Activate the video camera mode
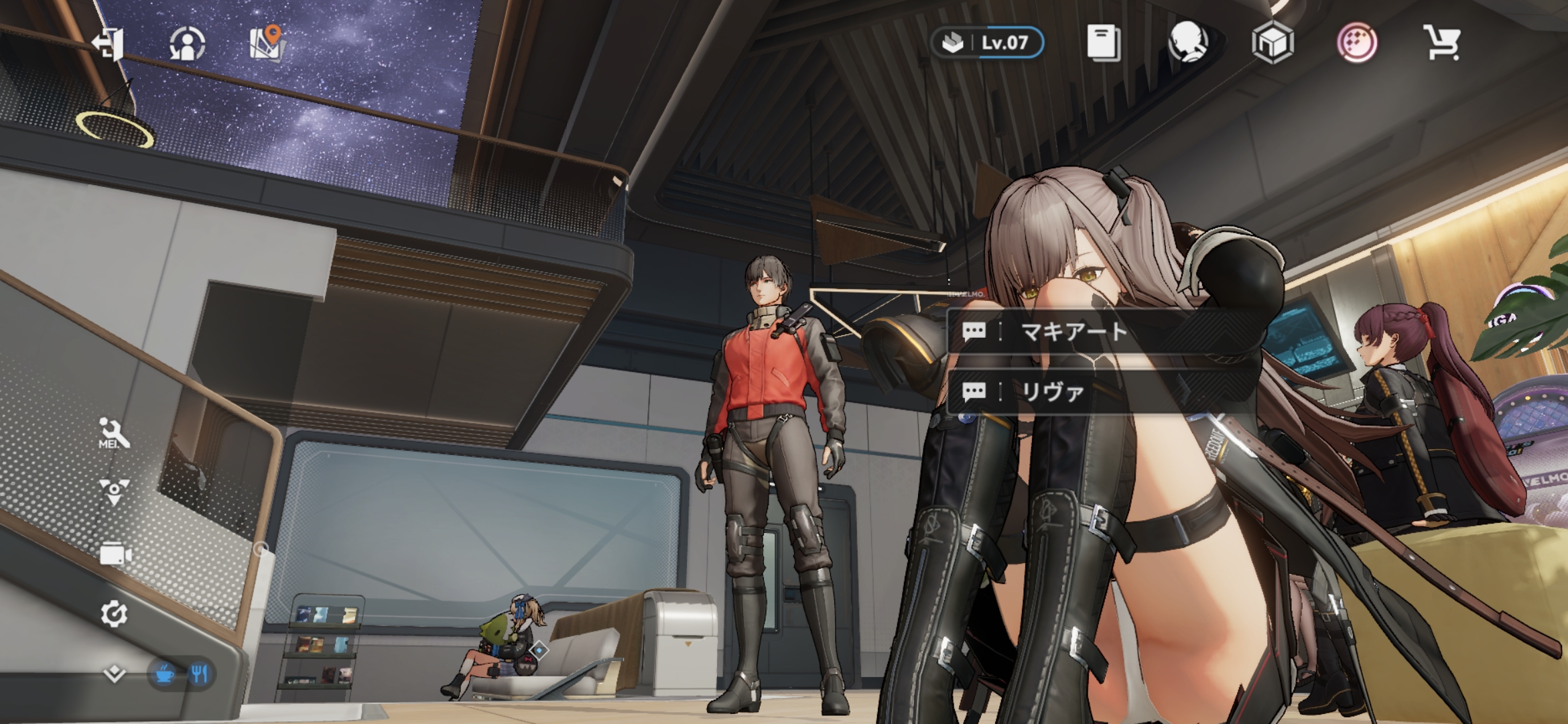This screenshot has height=724, width=1568. tap(115, 554)
